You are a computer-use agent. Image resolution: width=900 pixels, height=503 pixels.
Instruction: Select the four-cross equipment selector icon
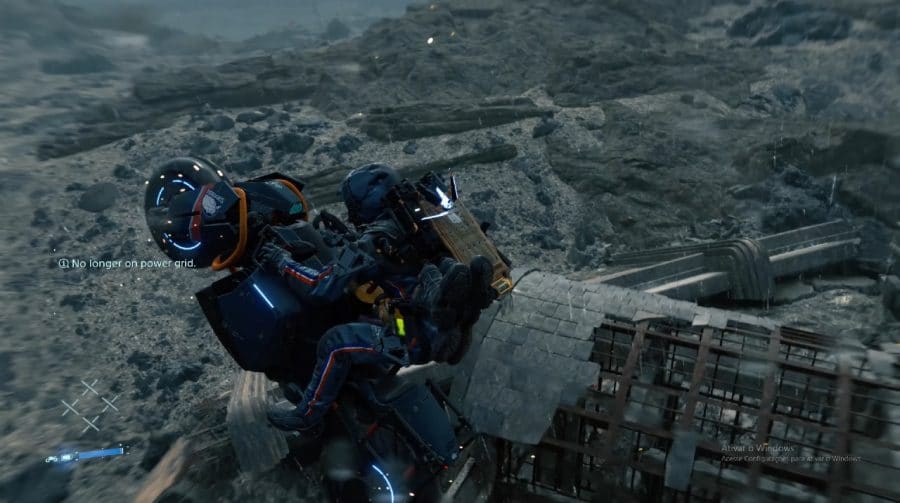tap(89, 405)
